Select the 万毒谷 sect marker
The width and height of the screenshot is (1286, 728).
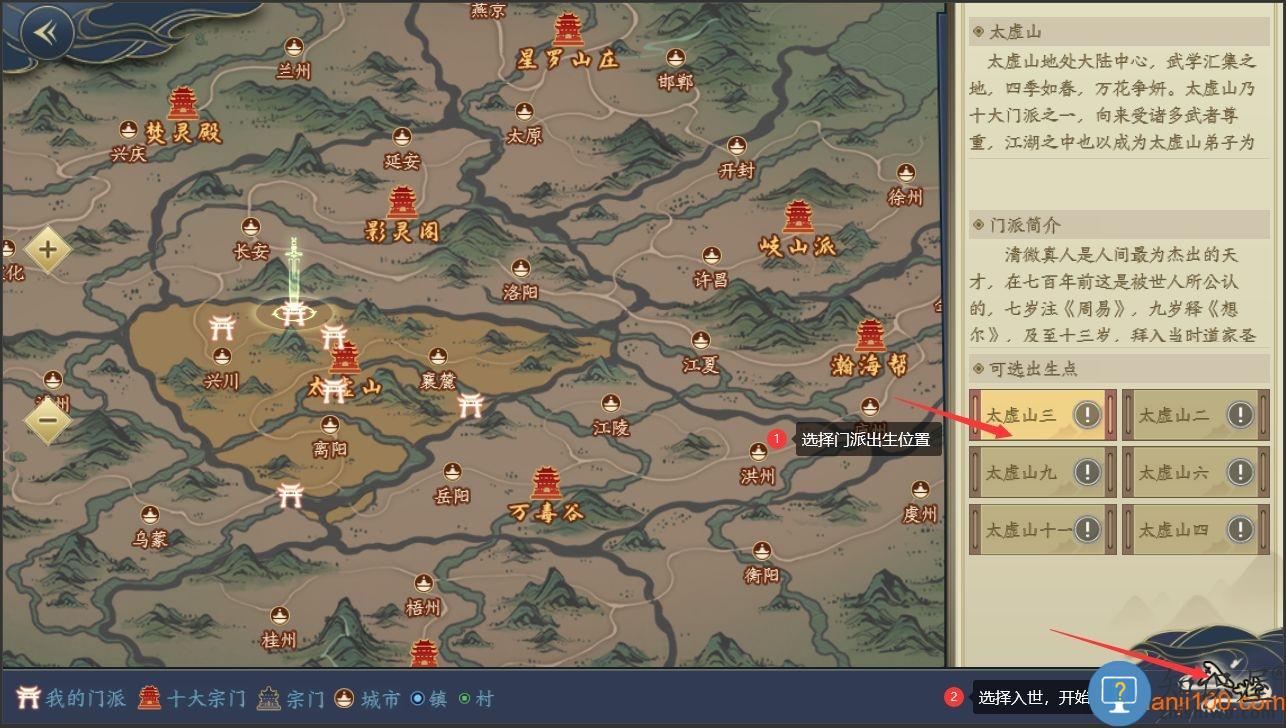tap(546, 484)
